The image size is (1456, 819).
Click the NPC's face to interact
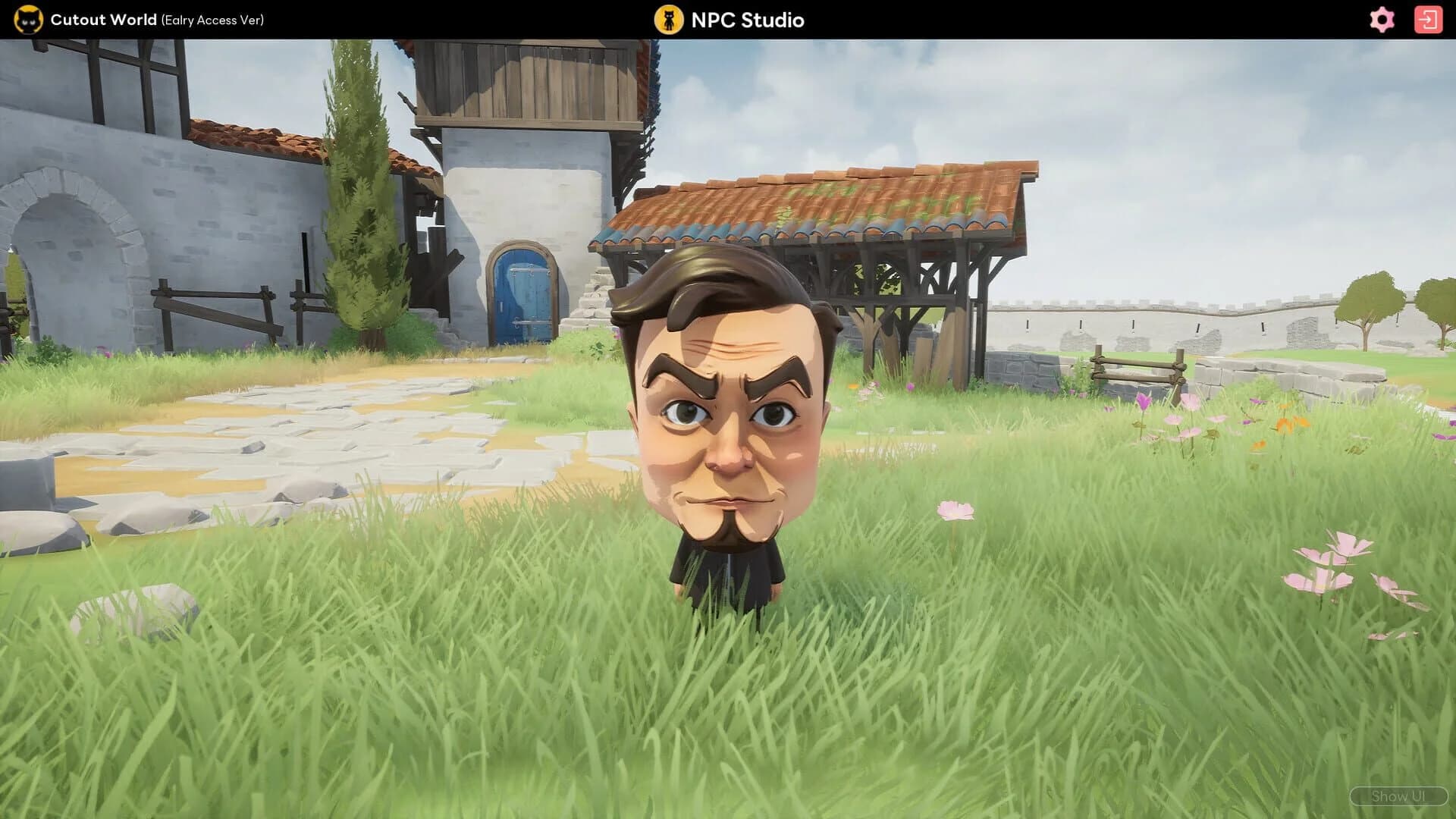(724, 425)
